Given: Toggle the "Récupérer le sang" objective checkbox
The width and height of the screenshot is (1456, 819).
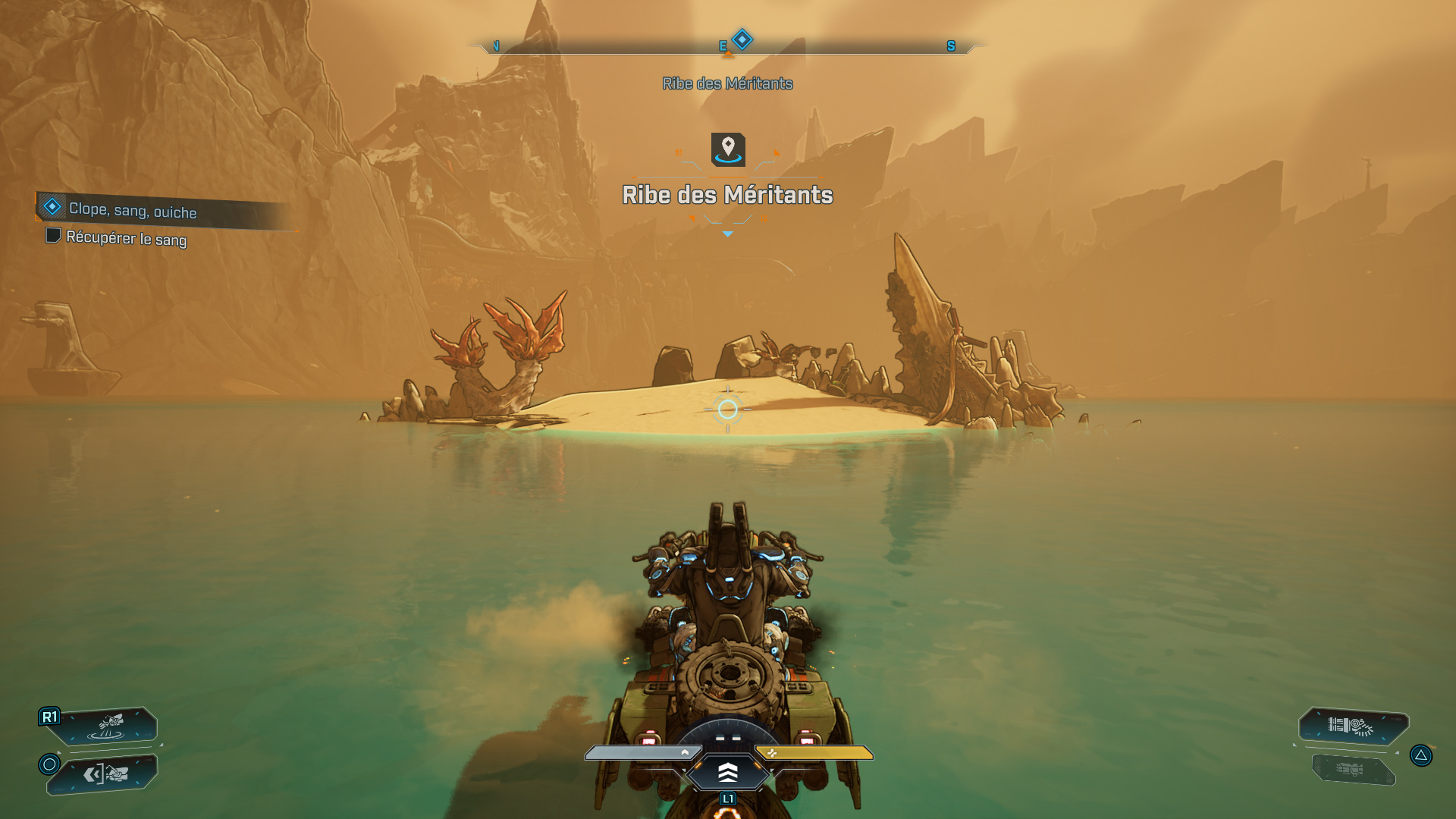Looking at the screenshot, I should pyautogui.click(x=53, y=236).
